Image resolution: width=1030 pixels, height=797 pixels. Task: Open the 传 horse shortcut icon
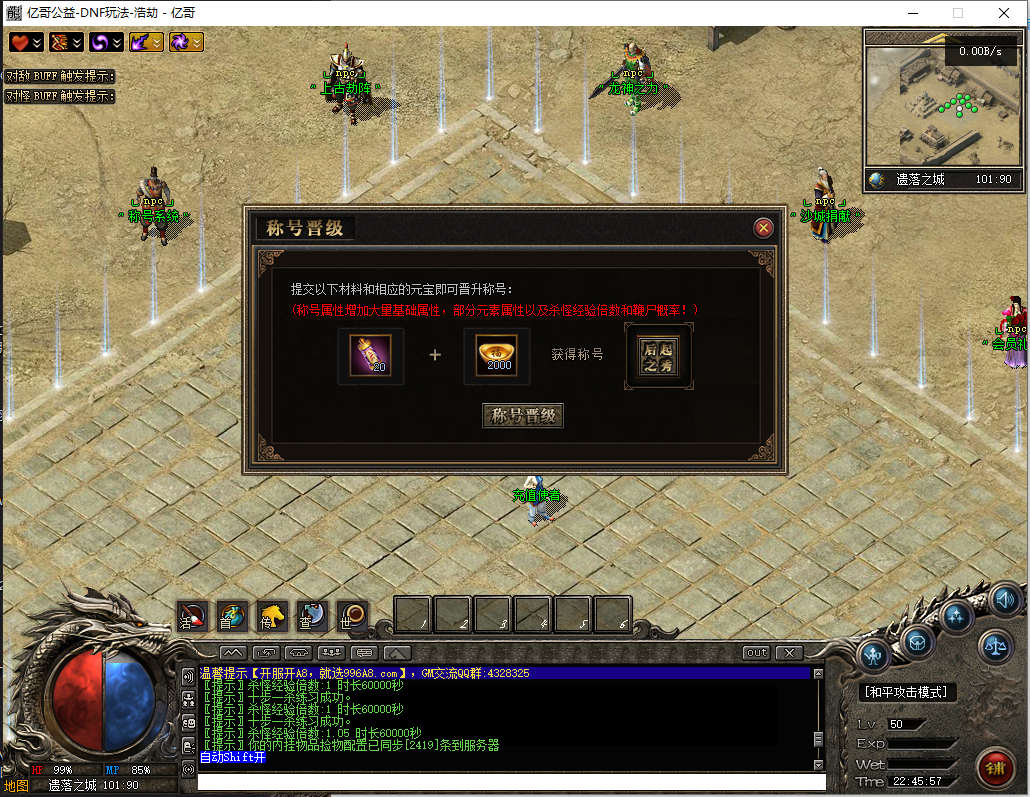point(272,615)
